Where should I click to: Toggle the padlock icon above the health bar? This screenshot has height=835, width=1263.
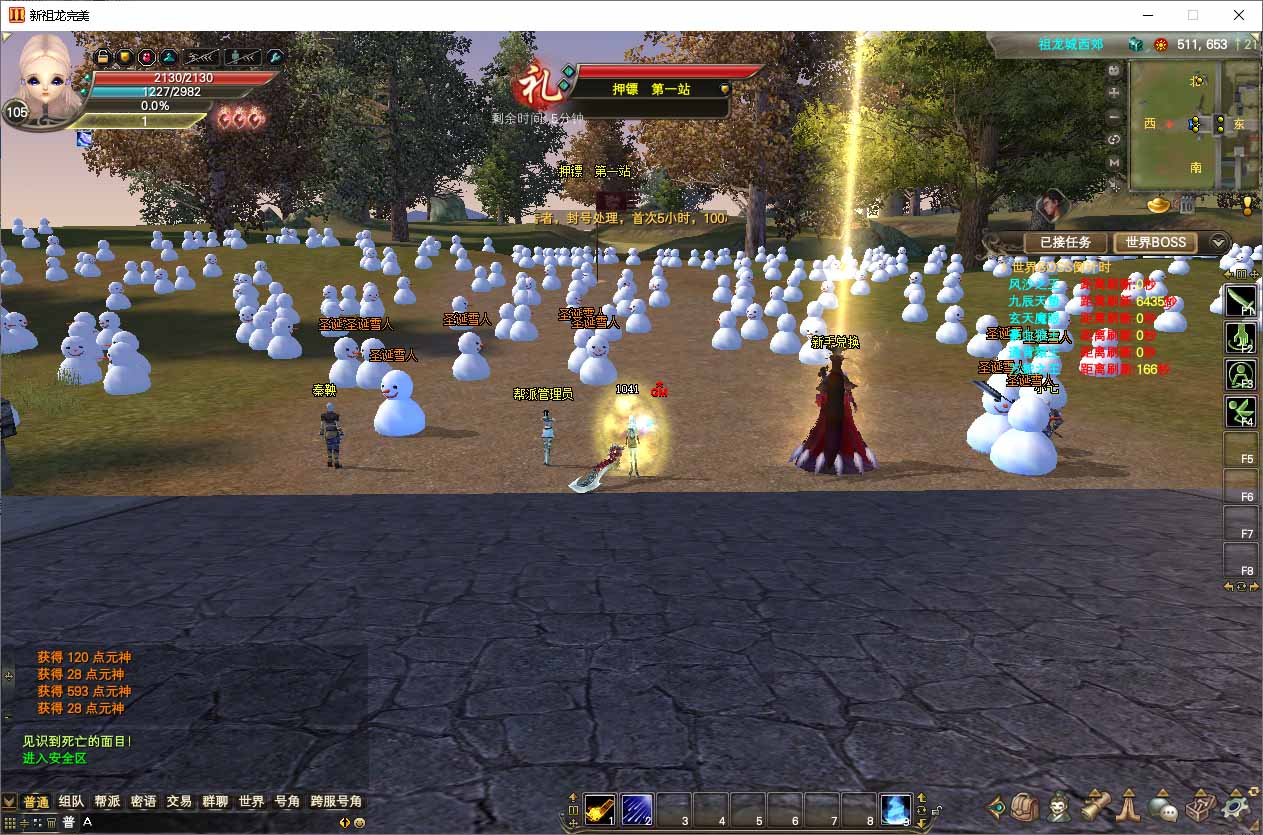(x=102, y=58)
